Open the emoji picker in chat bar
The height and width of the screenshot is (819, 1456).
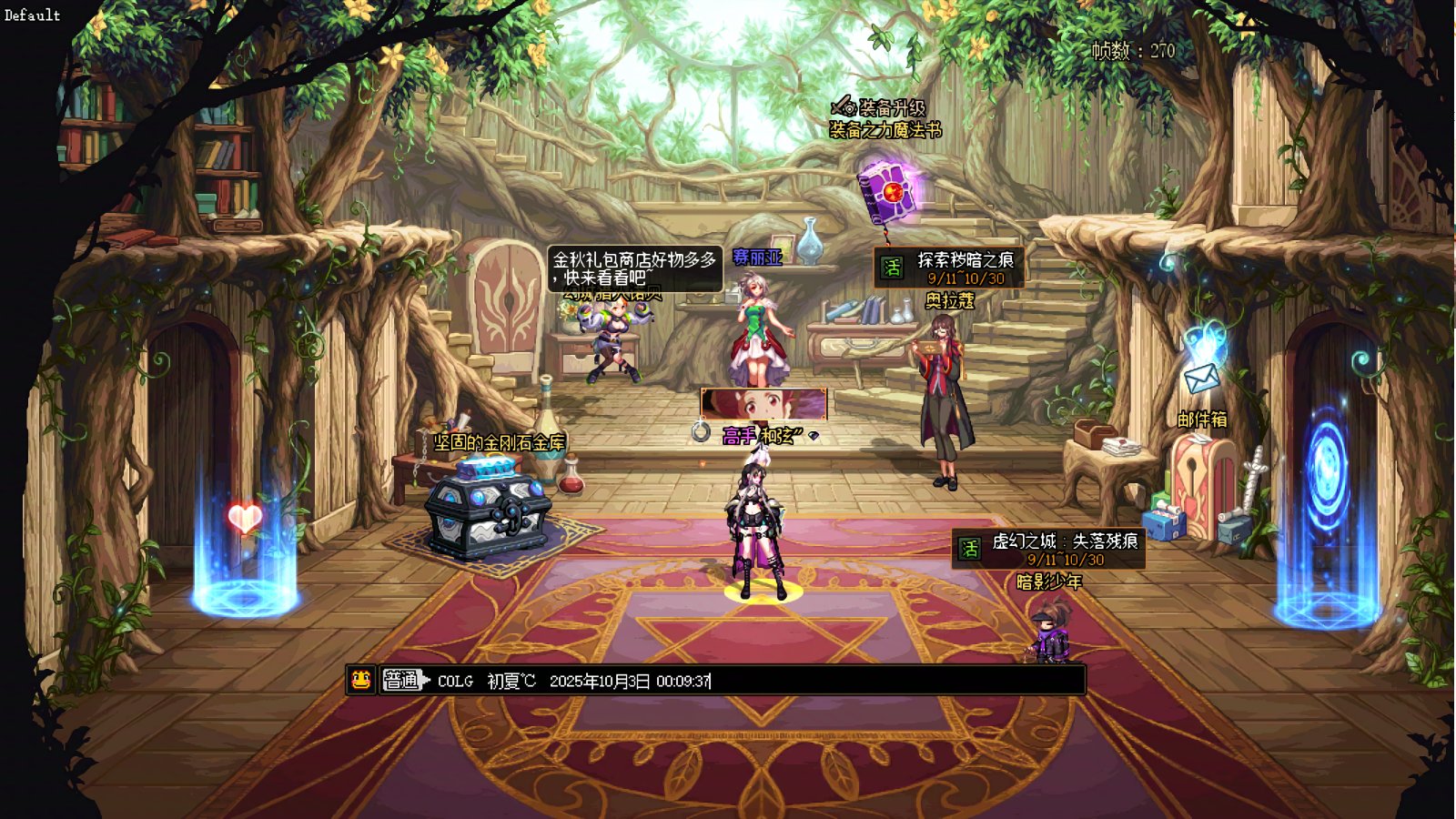point(361,680)
